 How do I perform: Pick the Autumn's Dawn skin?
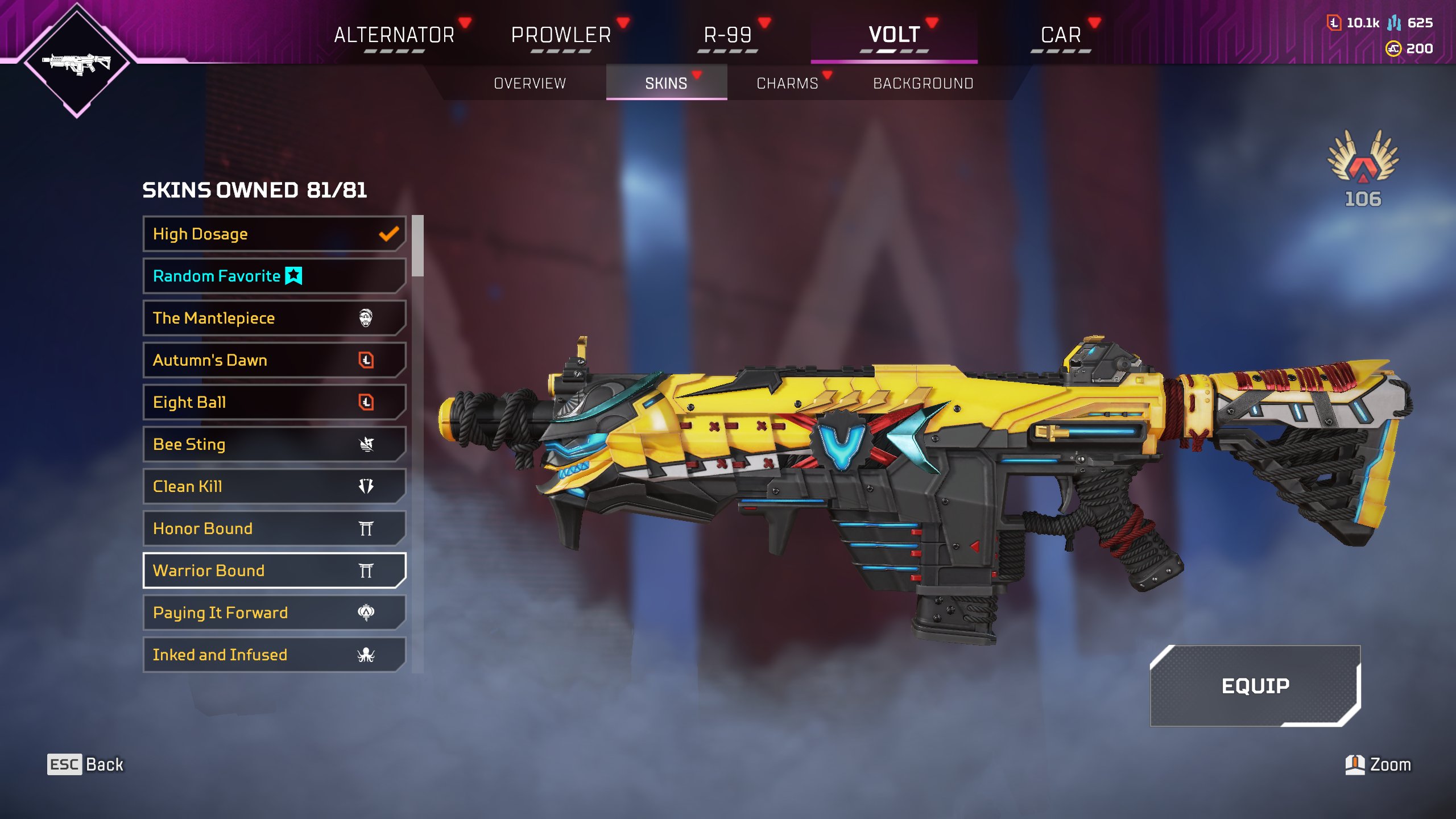coord(274,360)
